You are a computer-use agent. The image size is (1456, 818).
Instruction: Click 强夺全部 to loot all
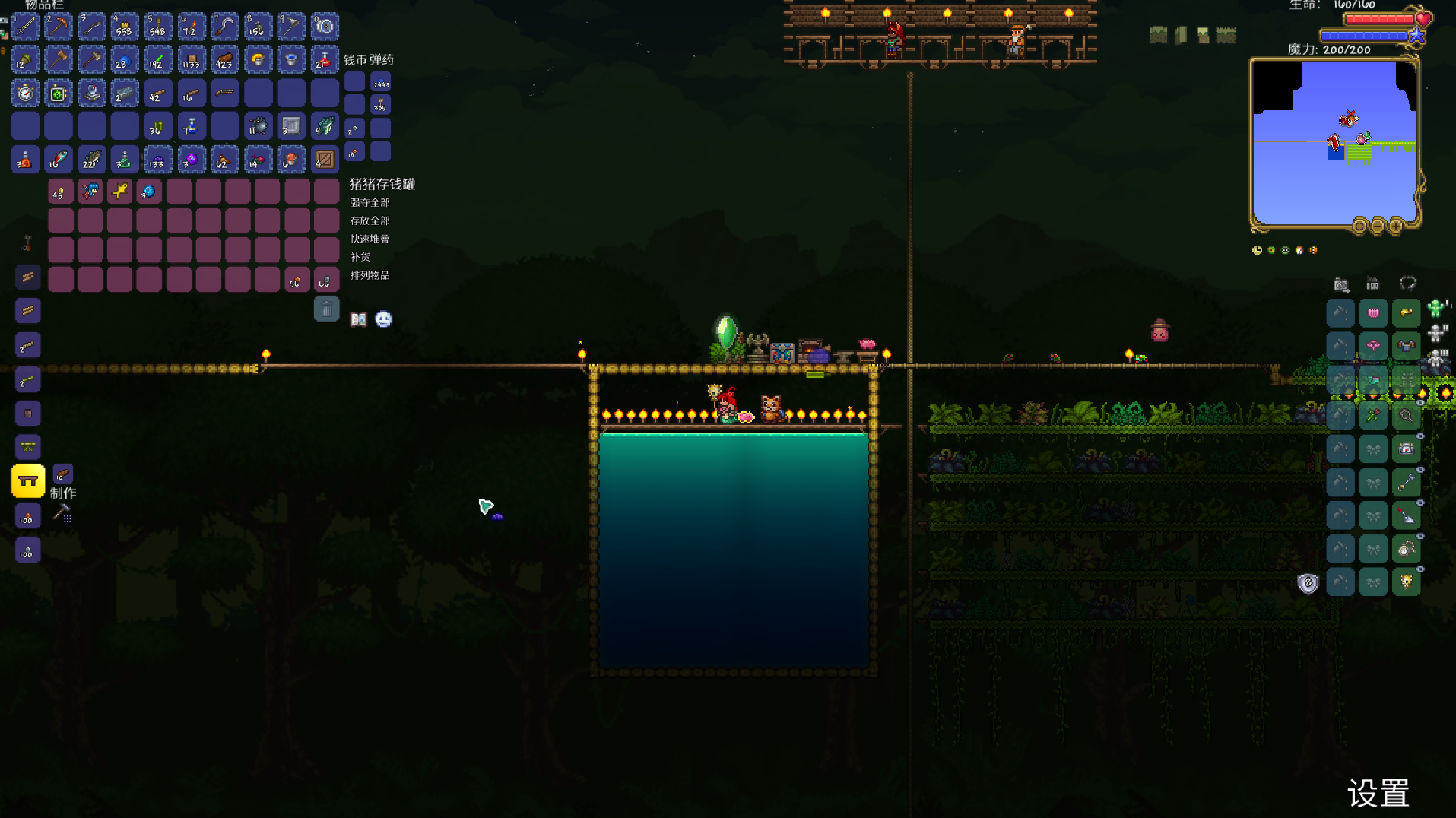pyautogui.click(x=370, y=202)
